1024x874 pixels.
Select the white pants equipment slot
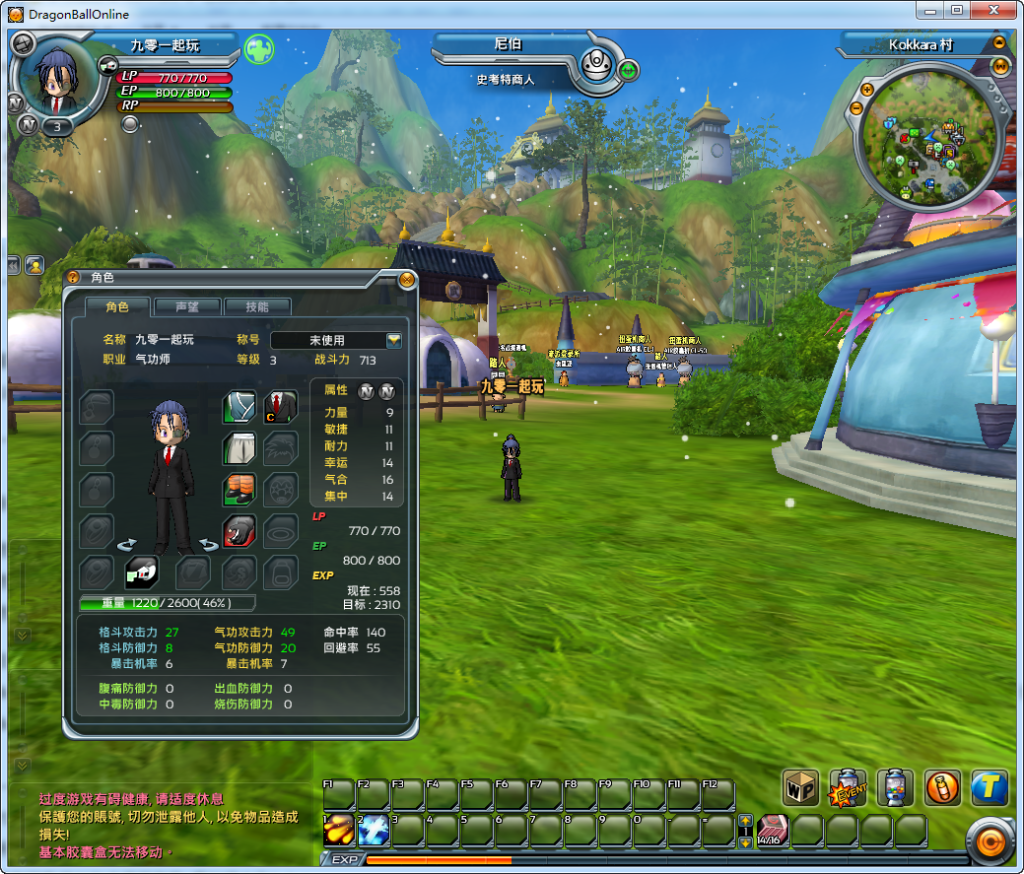(x=239, y=447)
